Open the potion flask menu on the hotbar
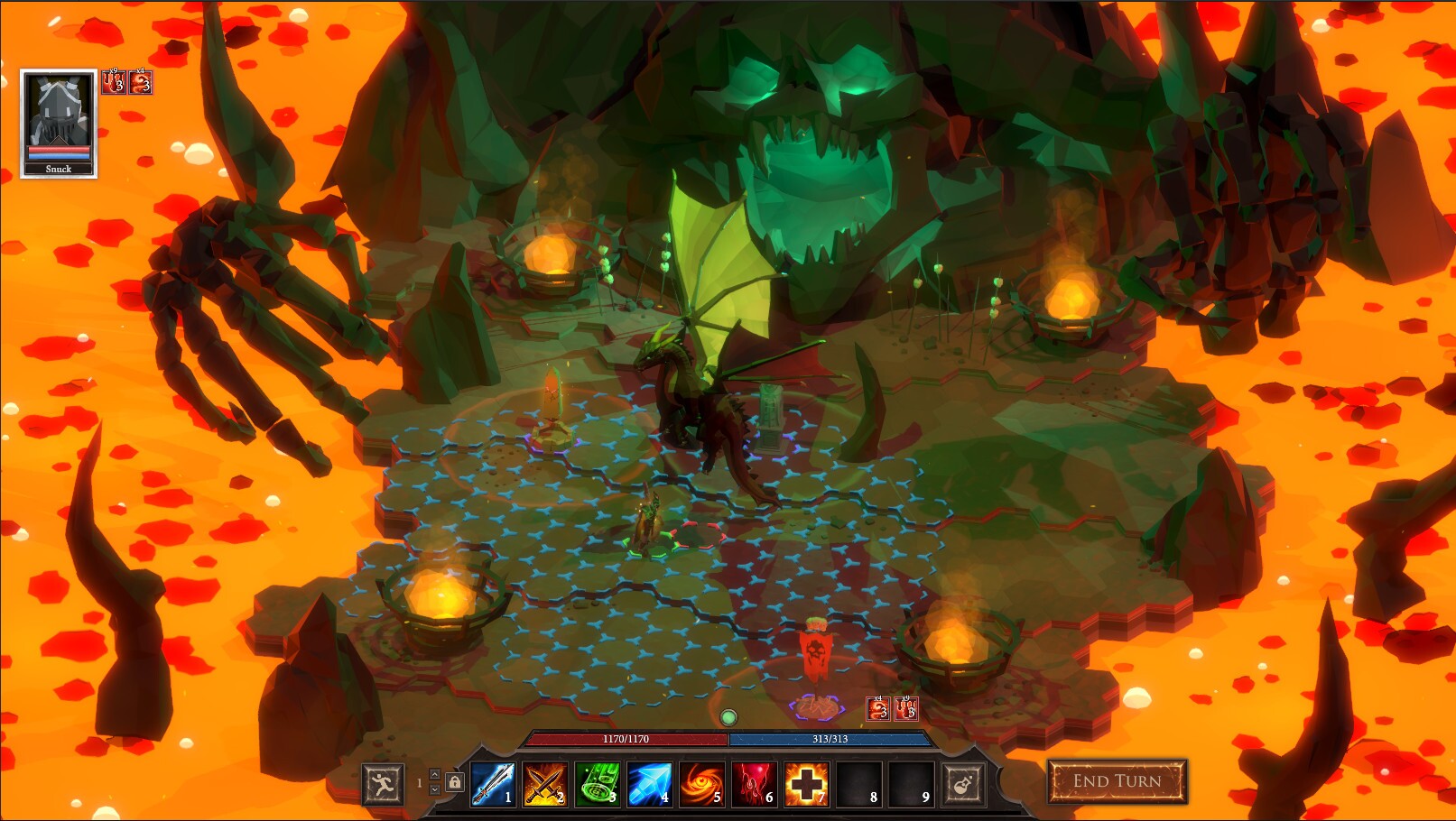This screenshot has width=1456, height=821. coord(963,783)
